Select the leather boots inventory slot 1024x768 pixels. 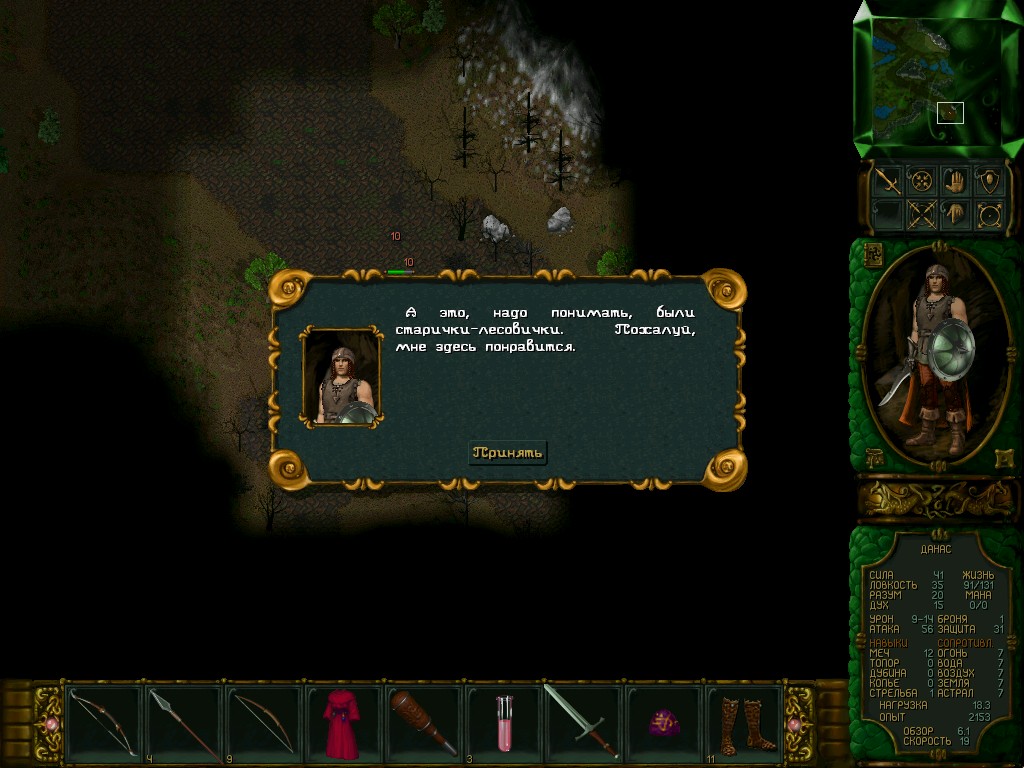pos(742,722)
